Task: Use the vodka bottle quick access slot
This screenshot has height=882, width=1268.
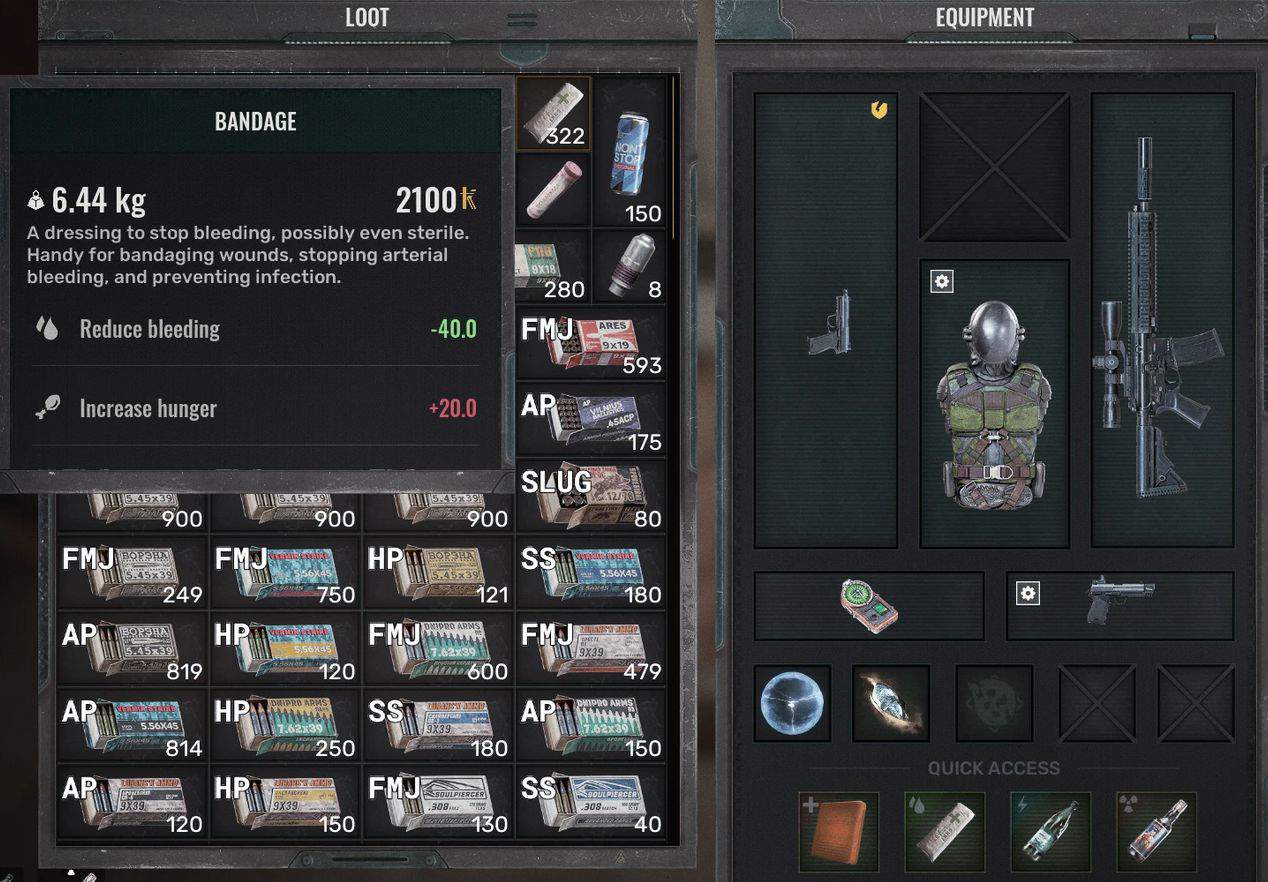Action: click(1156, 831)
